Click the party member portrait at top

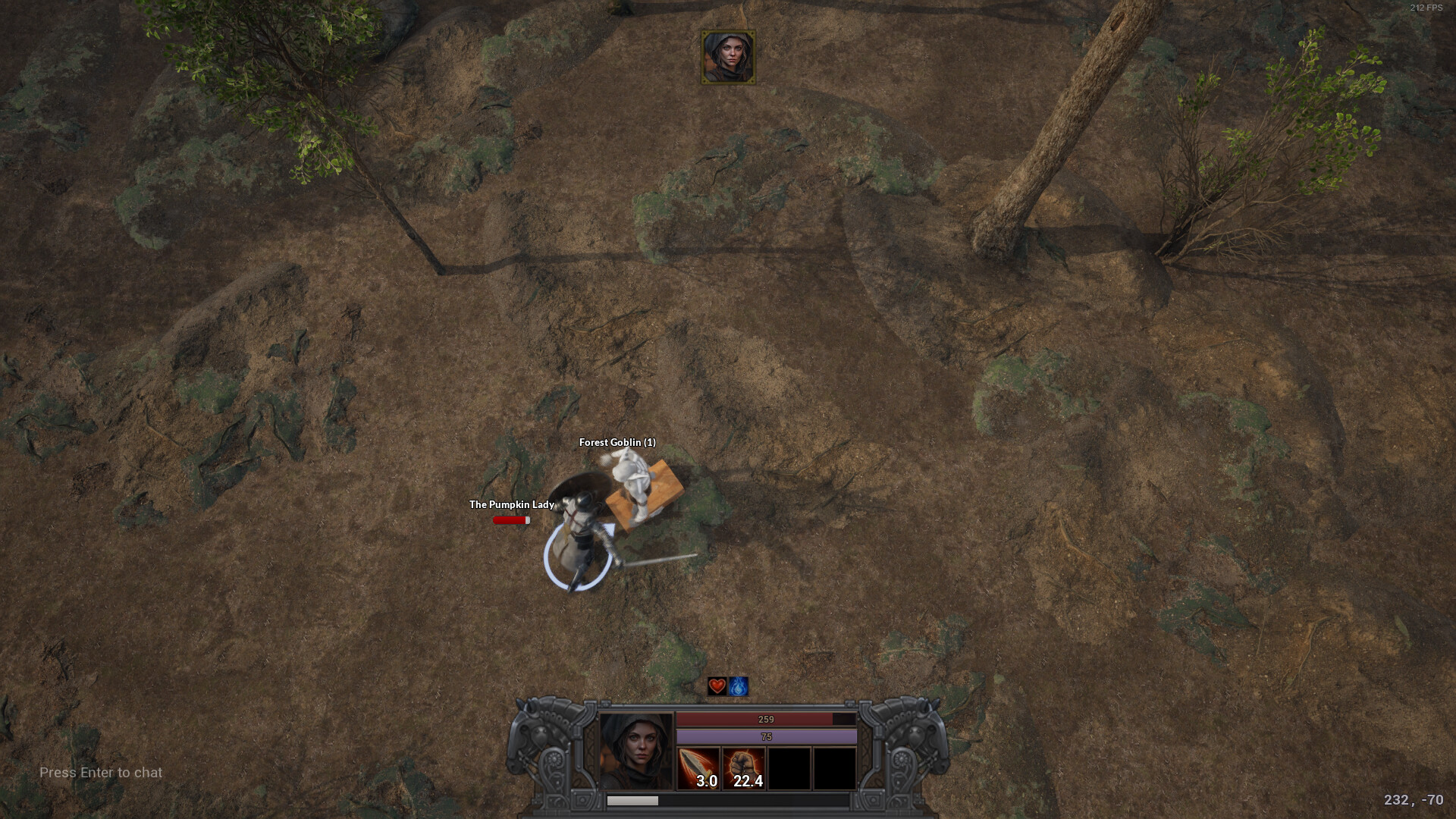coord(729,57)
